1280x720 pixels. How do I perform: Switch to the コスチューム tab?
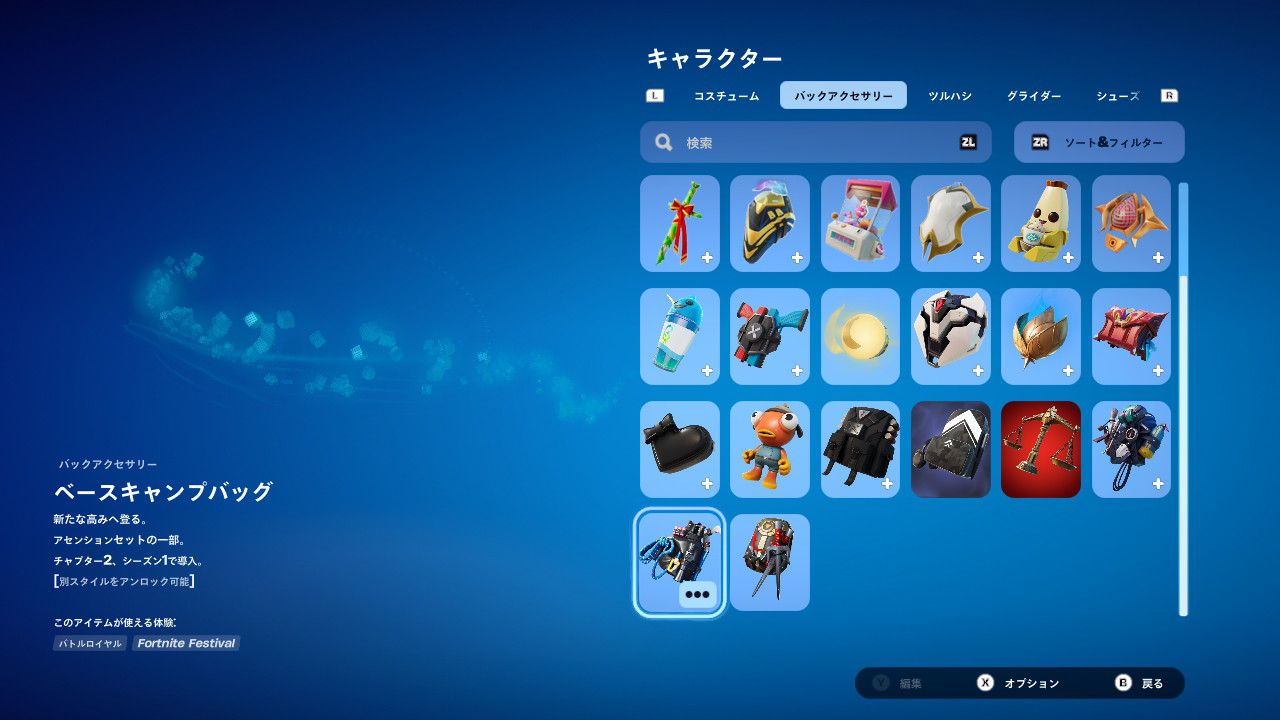click(x=726, y=96)
